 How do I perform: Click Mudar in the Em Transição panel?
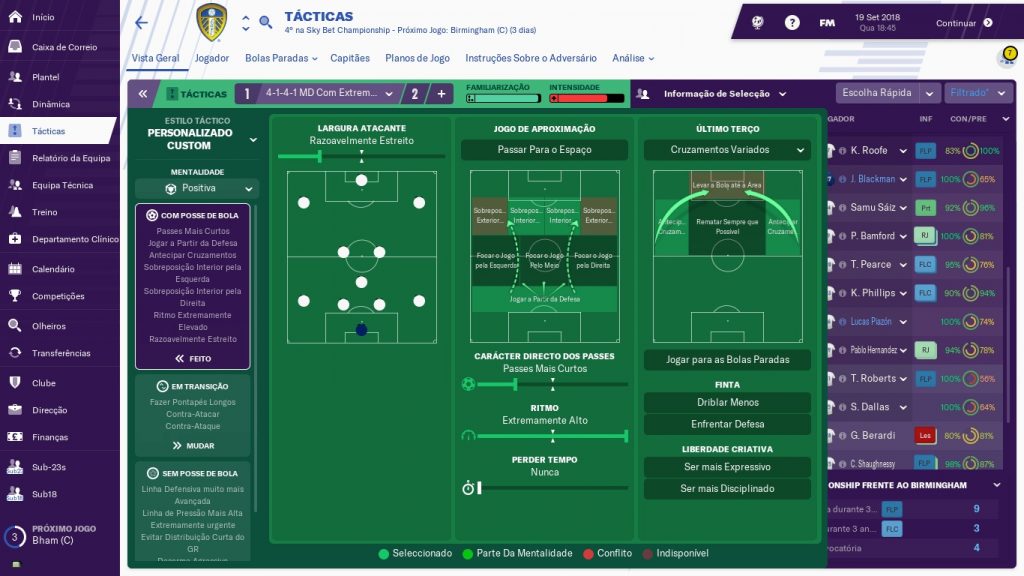[x=193, y=446]
